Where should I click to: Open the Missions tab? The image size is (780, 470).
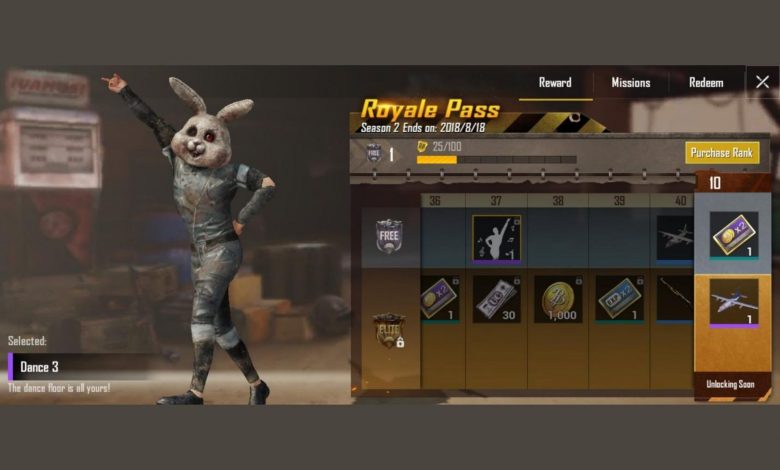pos(631,83)
